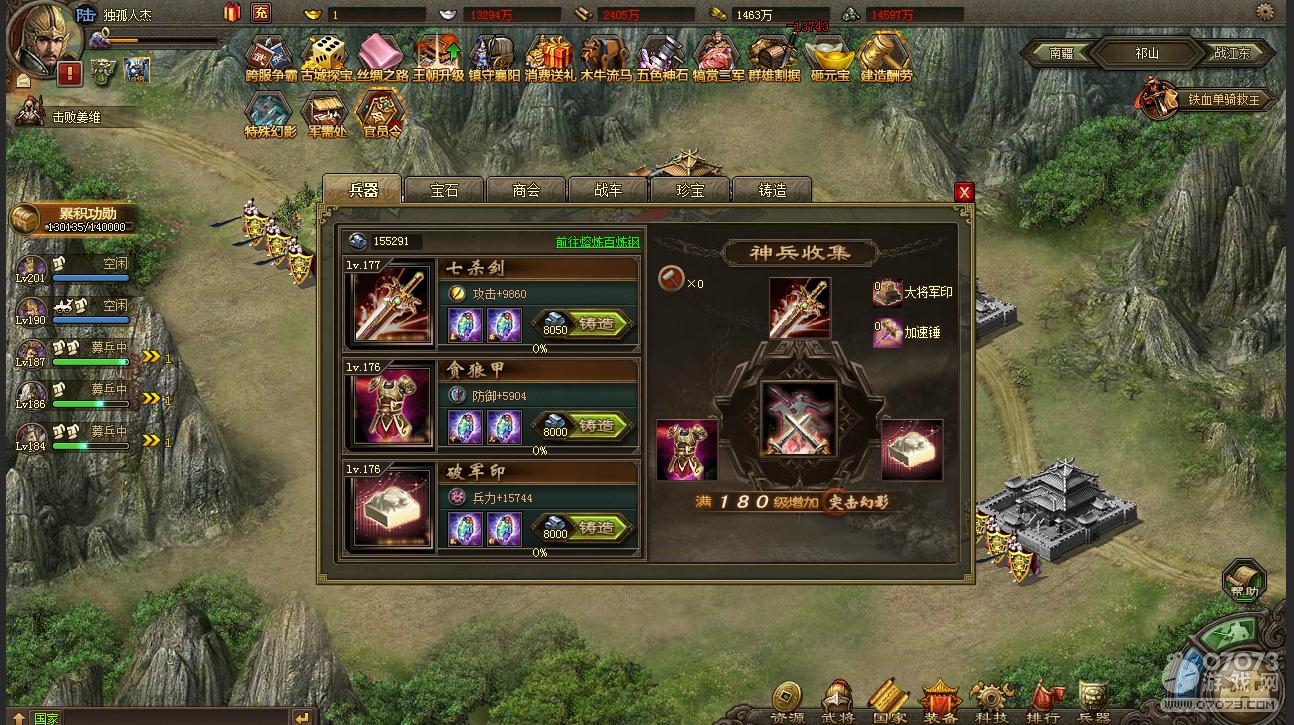Click the 帮助 help button
This screenshot has width=1294, height=725.
coord(1244,581)
